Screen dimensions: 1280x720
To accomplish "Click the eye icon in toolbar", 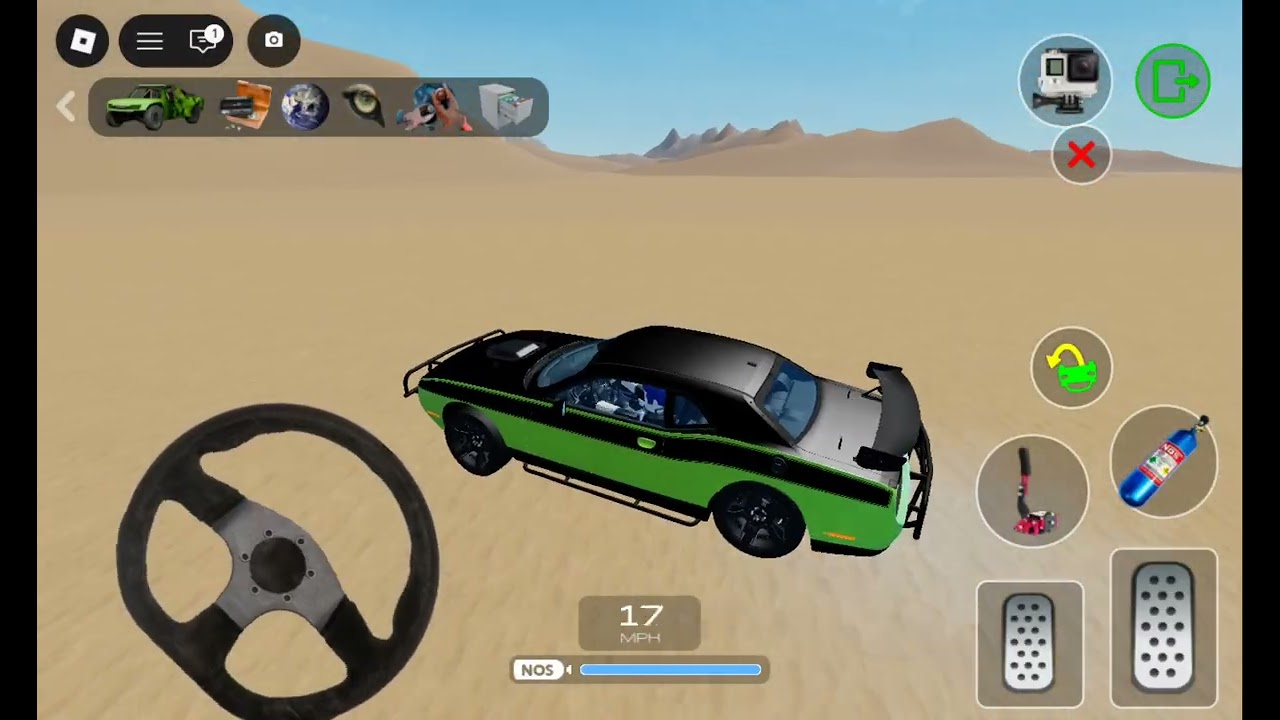I will [362, 106].
